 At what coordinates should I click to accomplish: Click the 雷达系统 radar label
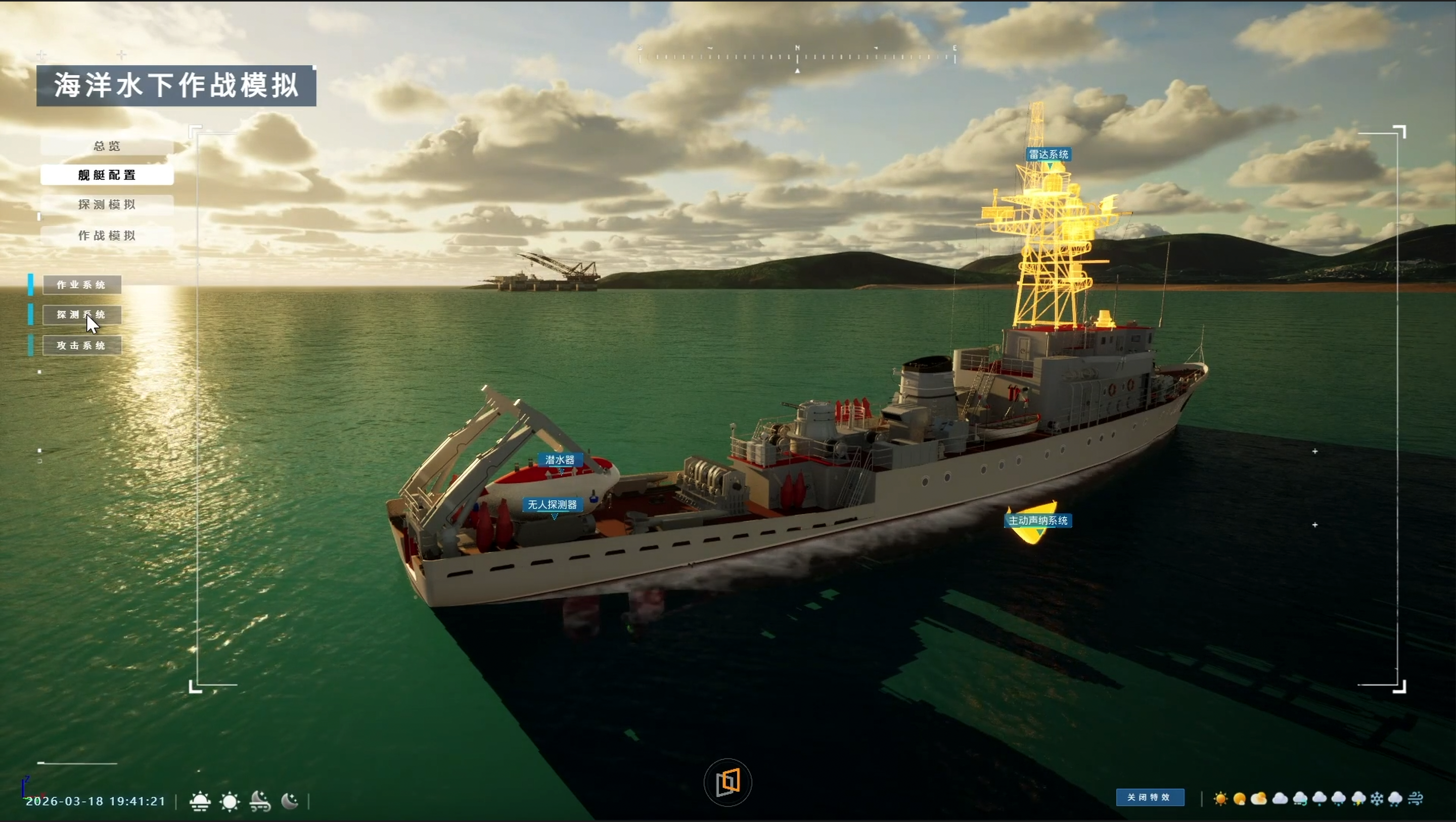click(1049, 154)
